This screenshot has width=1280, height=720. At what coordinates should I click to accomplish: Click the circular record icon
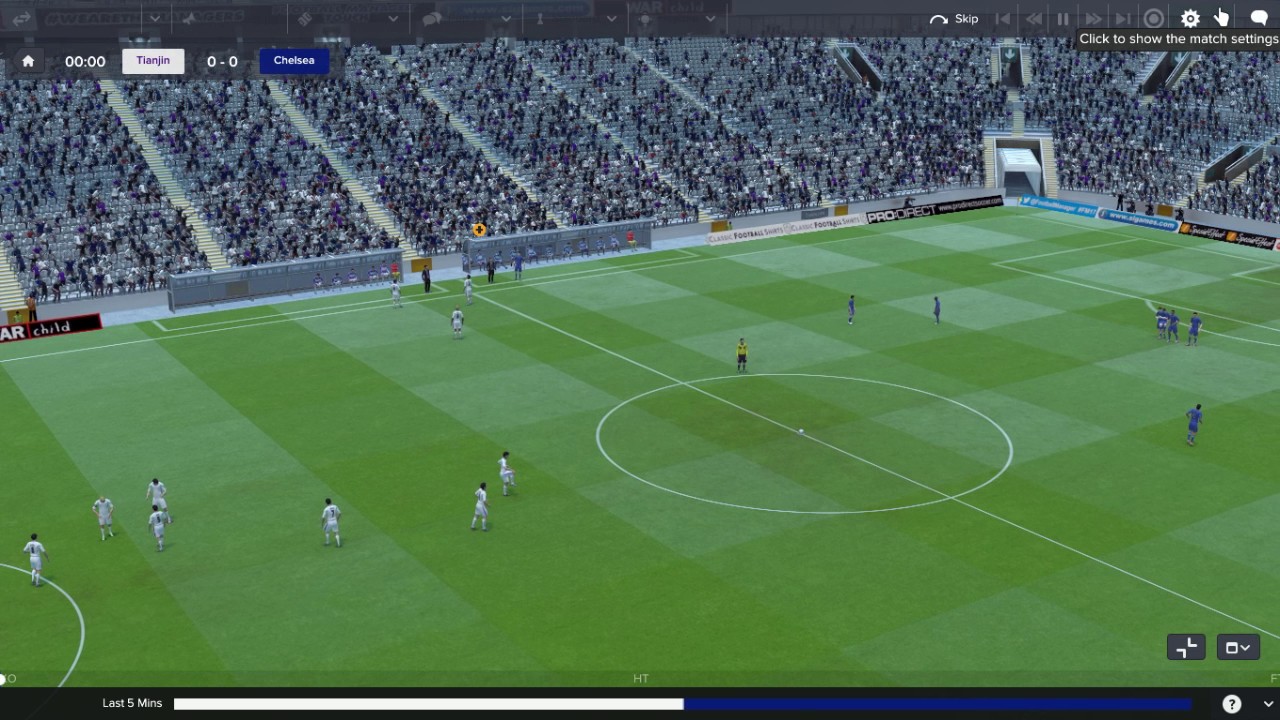click(1154, 19)
